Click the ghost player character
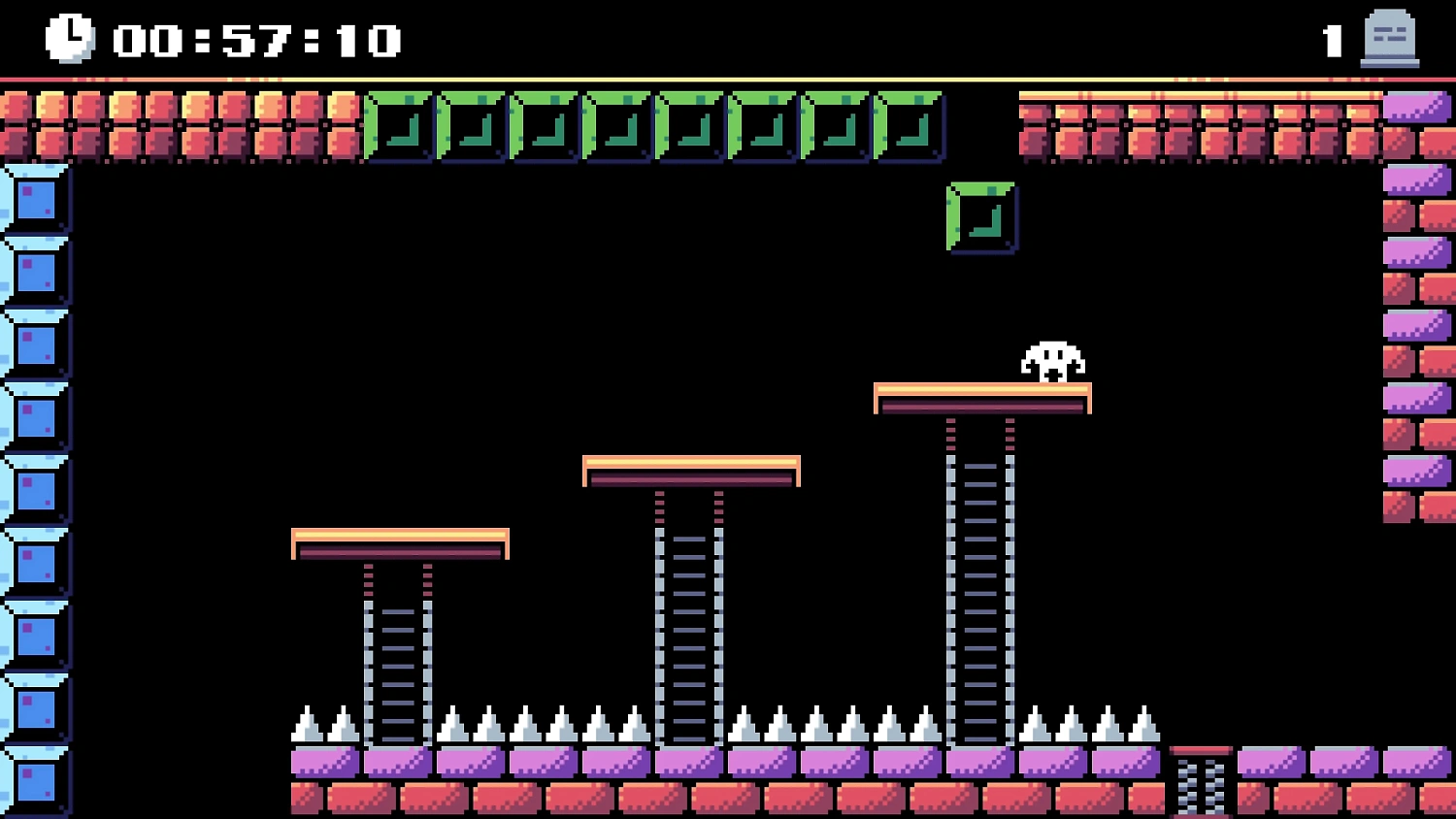 [1051, 359]
